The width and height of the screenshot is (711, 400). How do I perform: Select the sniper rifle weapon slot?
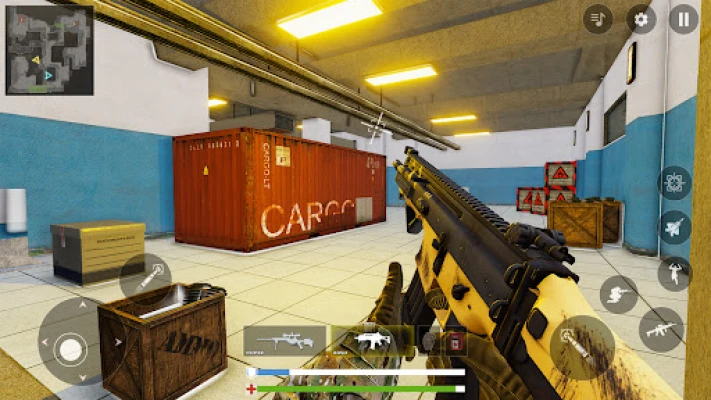[285, 341]
